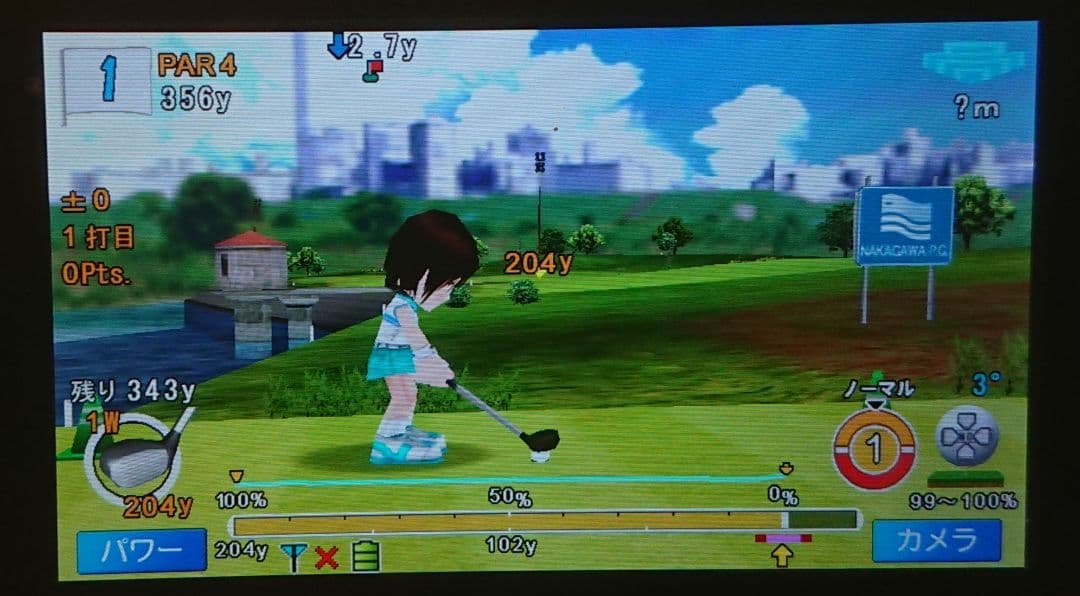The height and width of the screenshot is (596, 1080).
Task: Click the shot power gauge bar
Action: 545,520
